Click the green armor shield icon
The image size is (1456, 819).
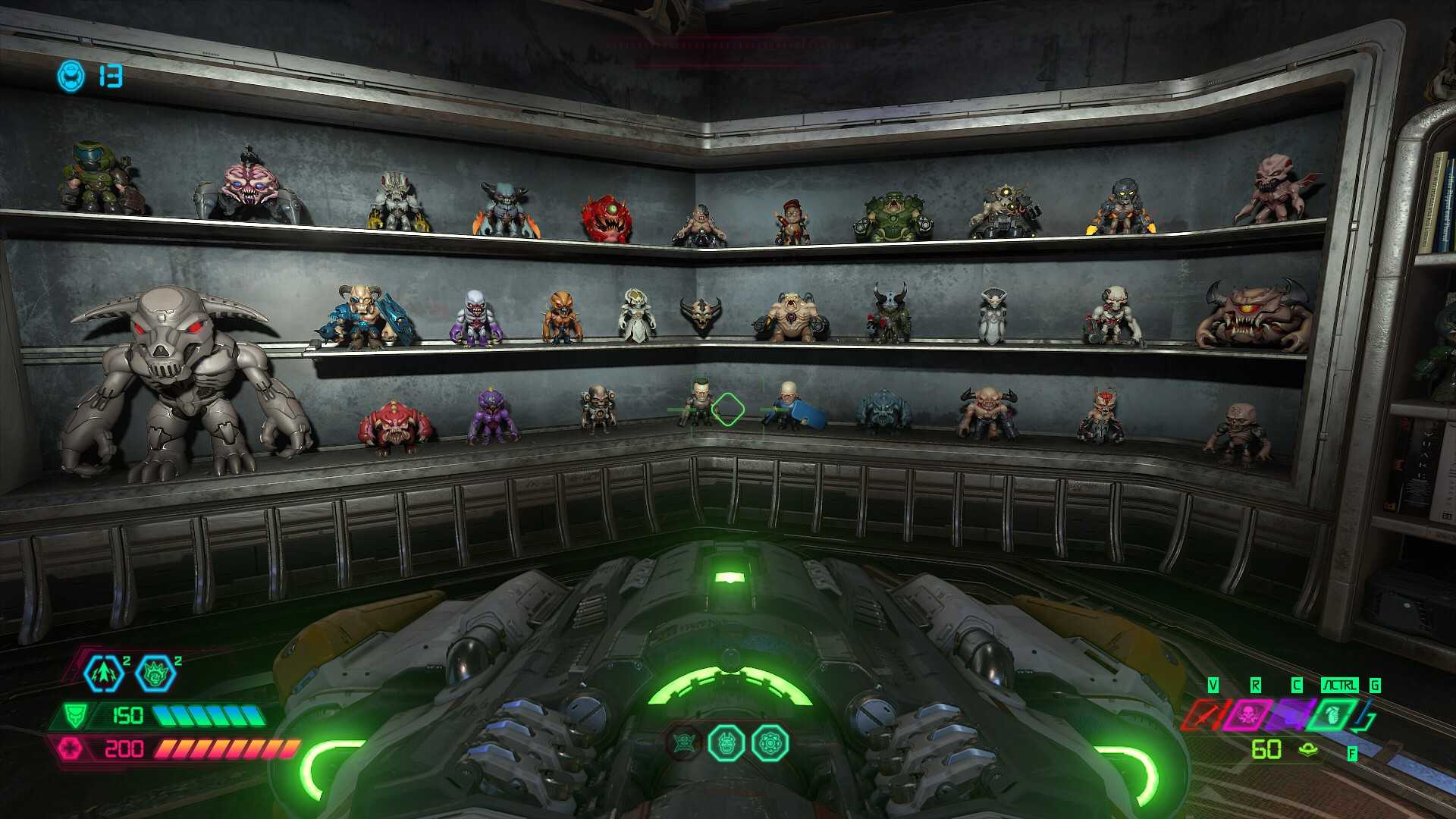click(x=74, y=715)
